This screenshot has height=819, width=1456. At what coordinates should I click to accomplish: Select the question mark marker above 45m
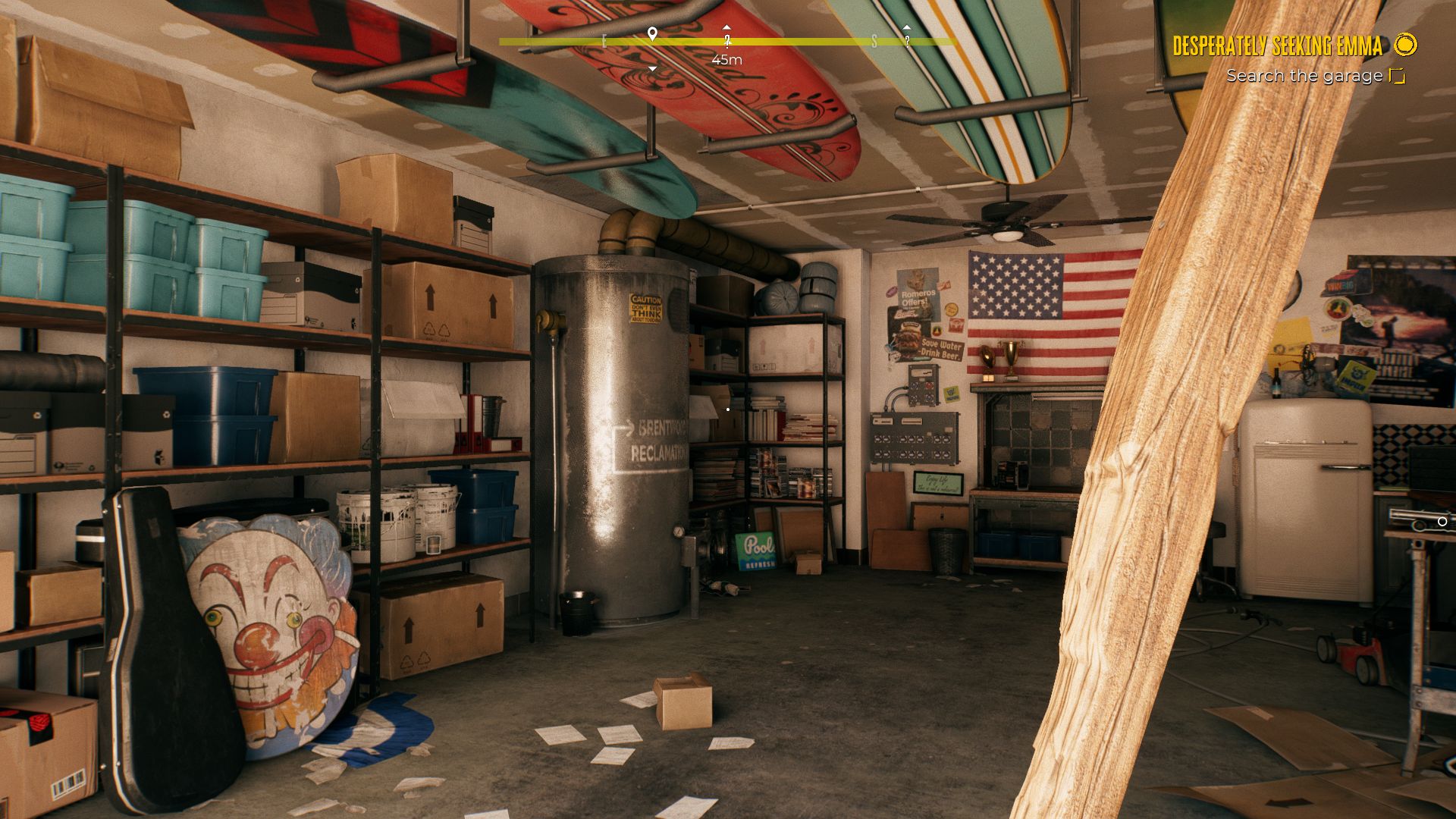pyautogui.click(x=727, y=39)
